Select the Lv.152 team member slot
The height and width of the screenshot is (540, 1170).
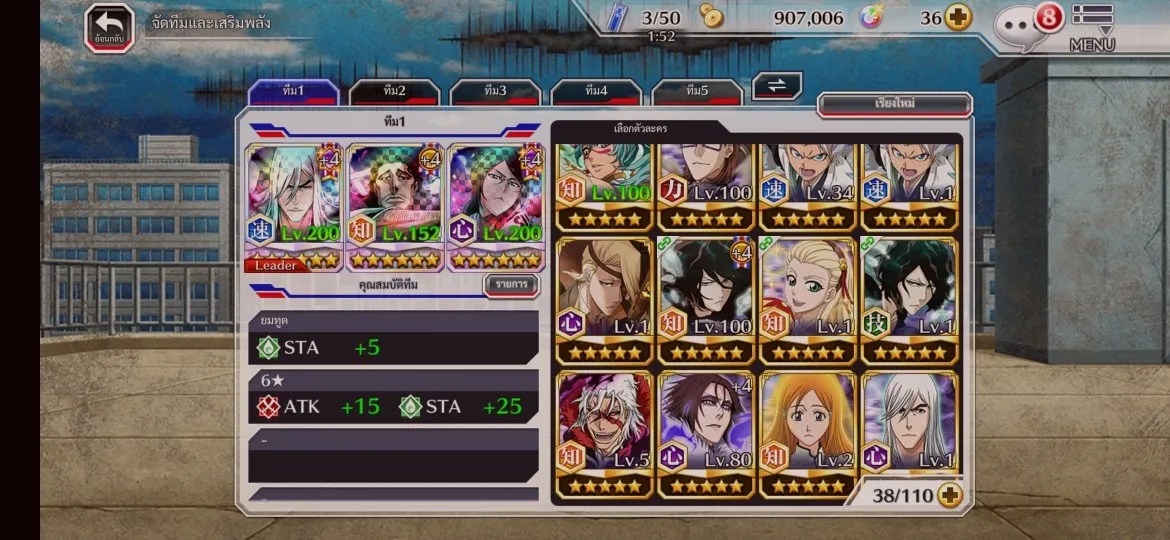[x=395, y=208]
